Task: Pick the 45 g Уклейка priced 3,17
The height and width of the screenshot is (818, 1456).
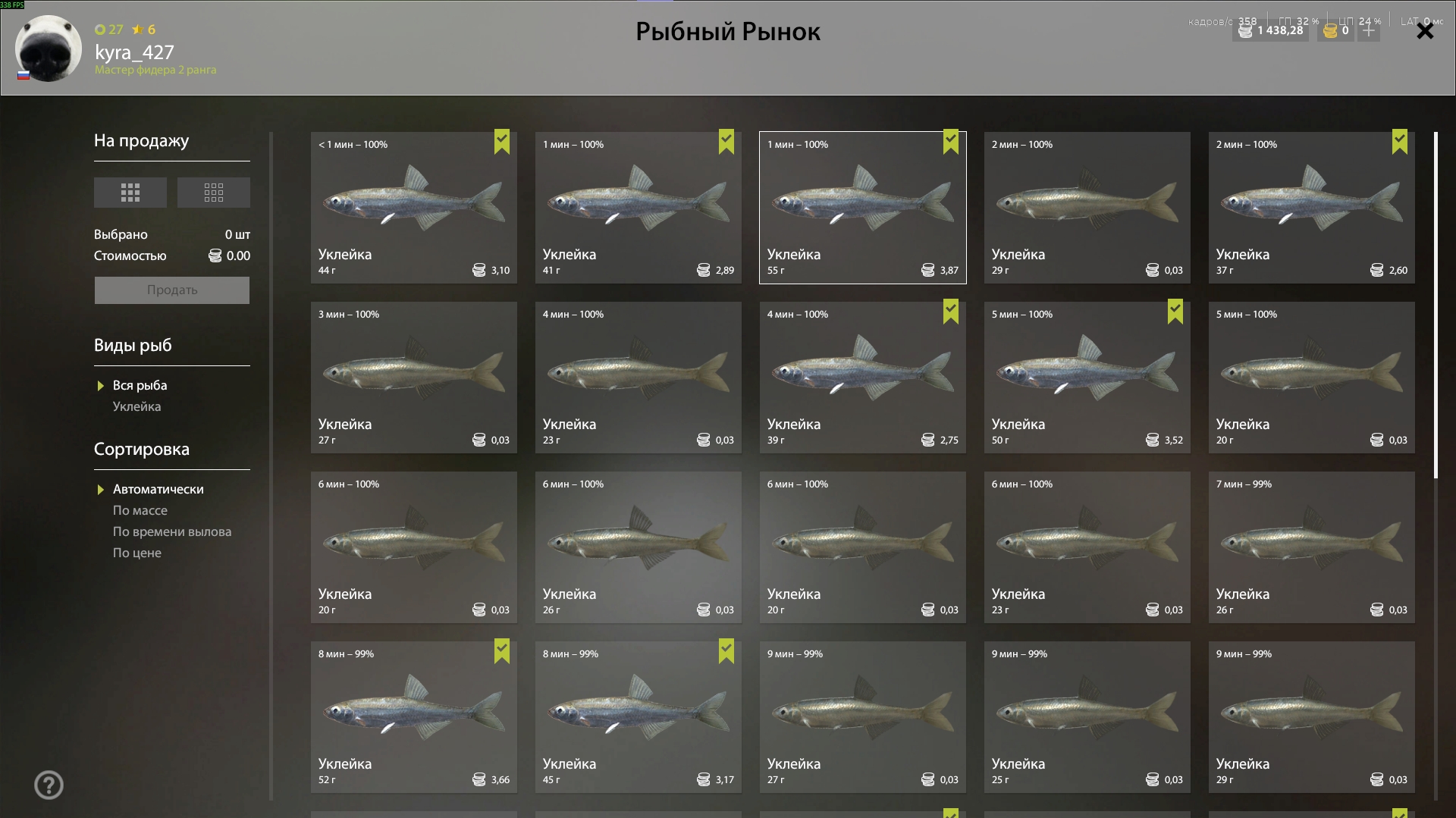Action: (x=638, y=717)
